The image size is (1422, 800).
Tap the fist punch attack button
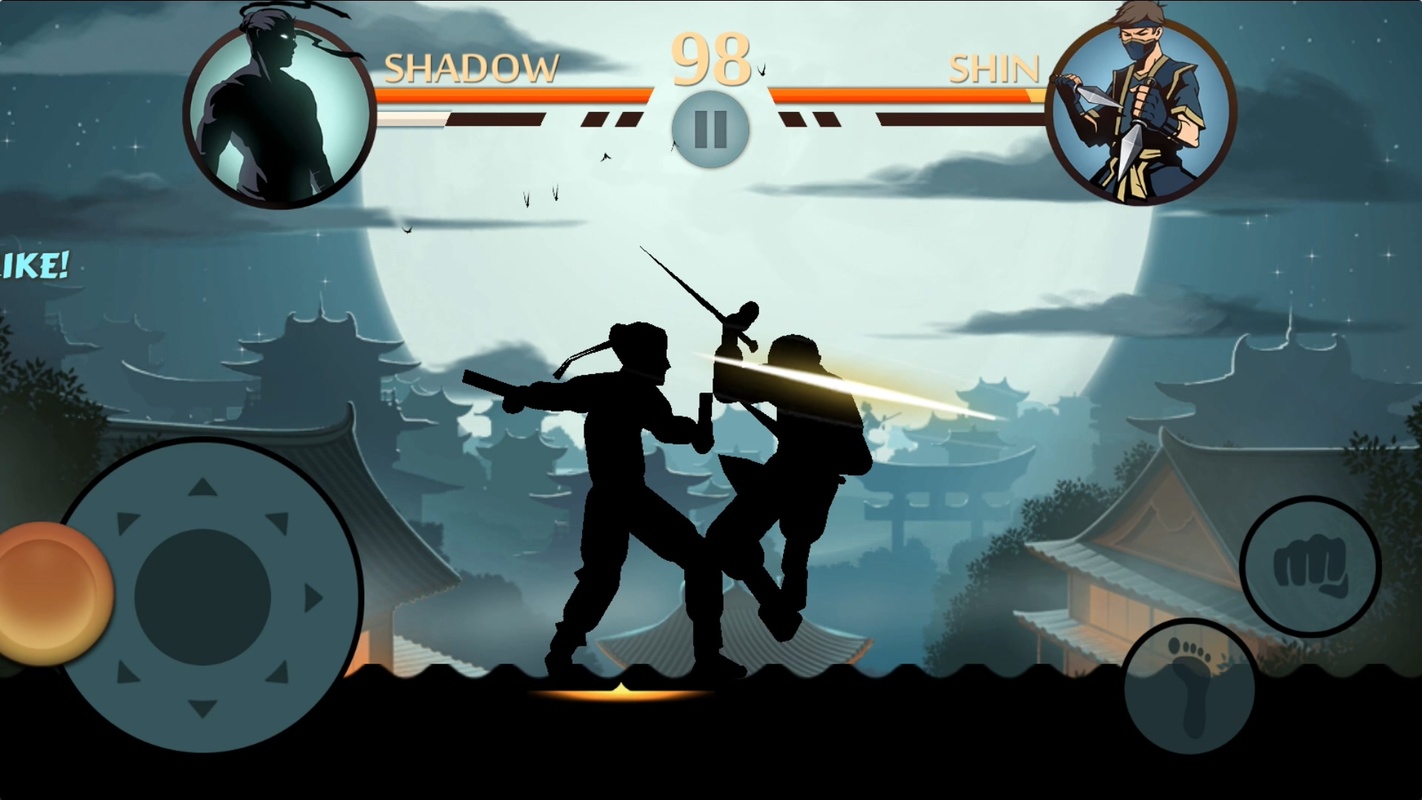click(x=1310, y=566)
